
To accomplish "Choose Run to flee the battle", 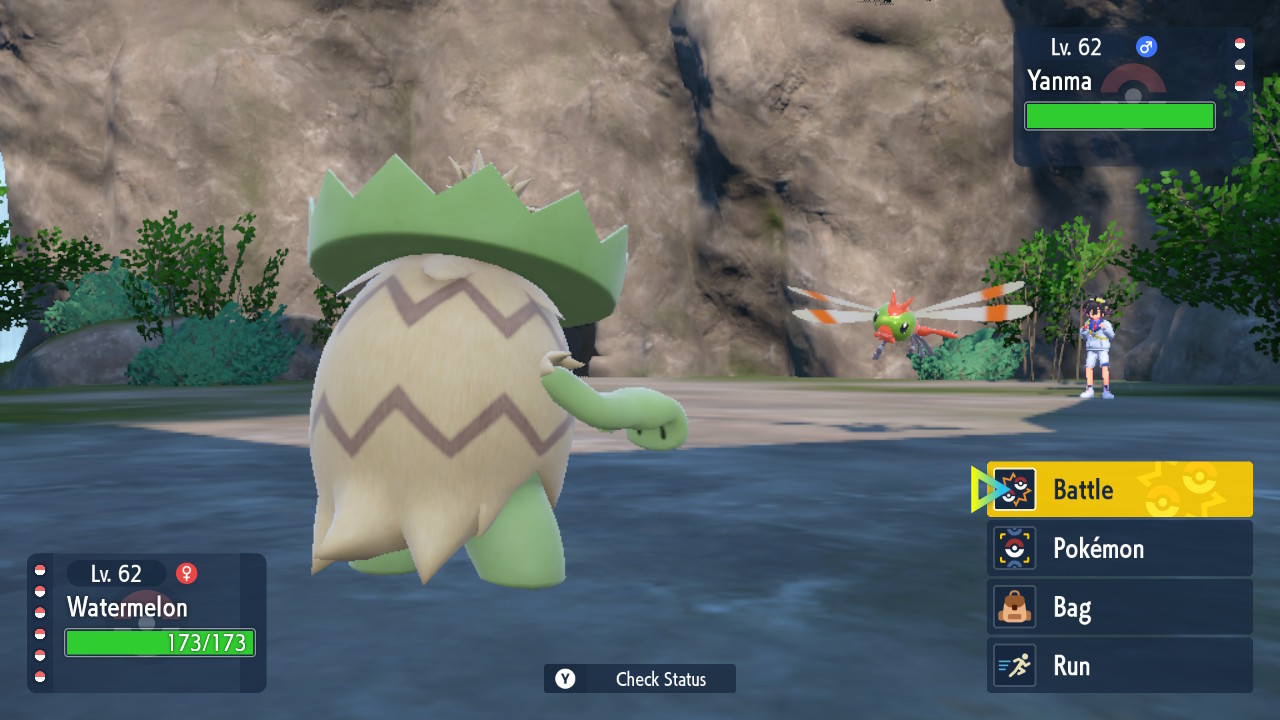I will click(1119, 666).
